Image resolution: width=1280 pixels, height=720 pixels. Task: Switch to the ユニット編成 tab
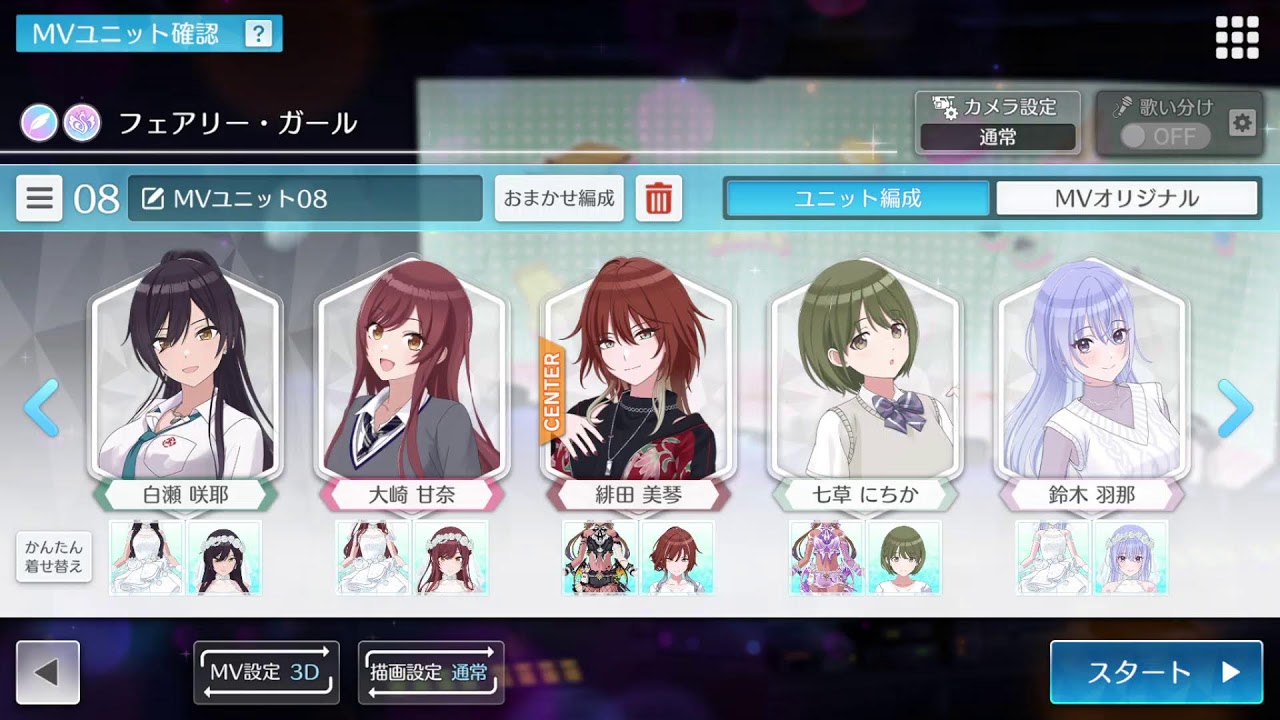click(x=858, y=197)
